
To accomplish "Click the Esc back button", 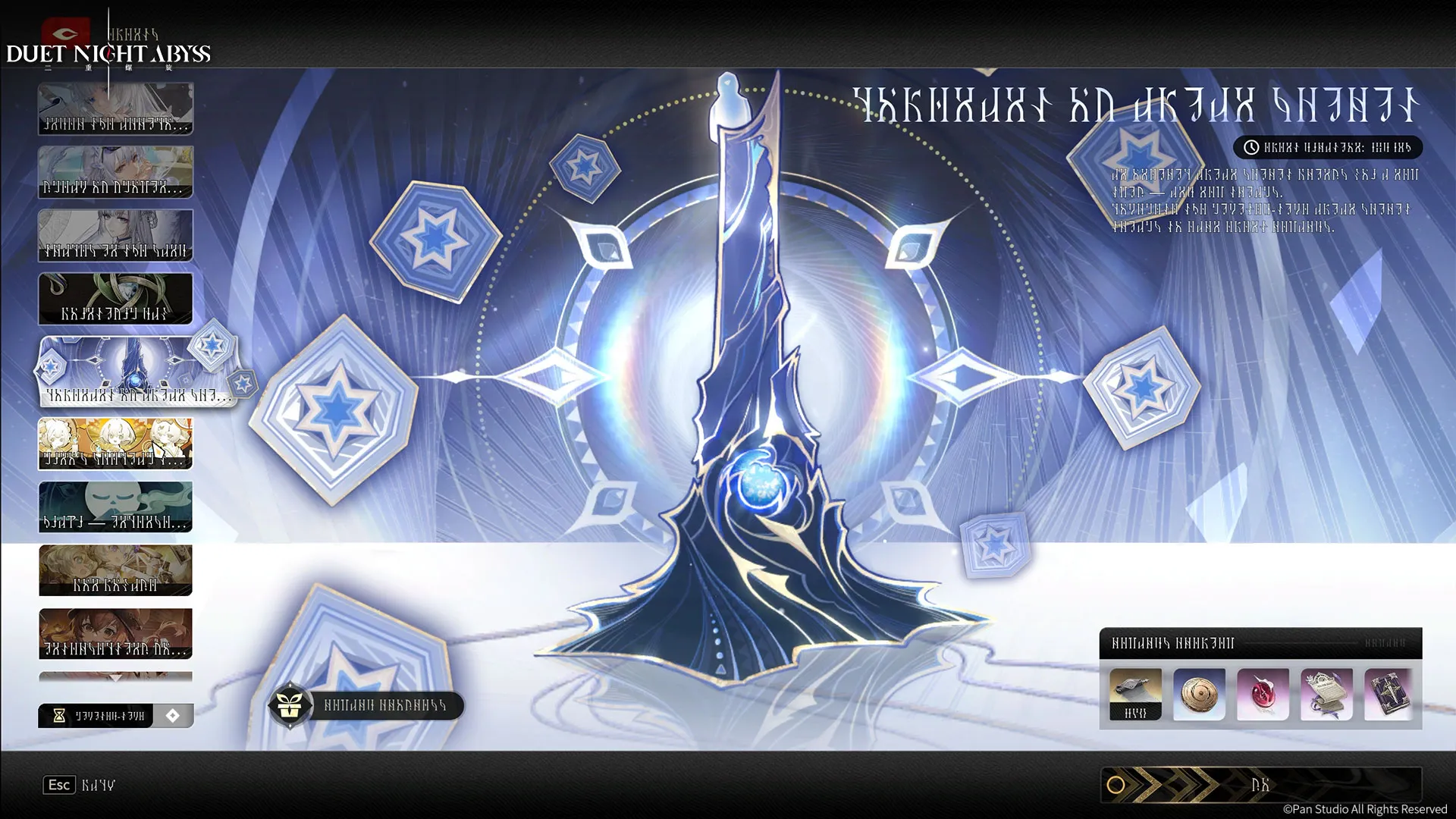I will 59,785.
